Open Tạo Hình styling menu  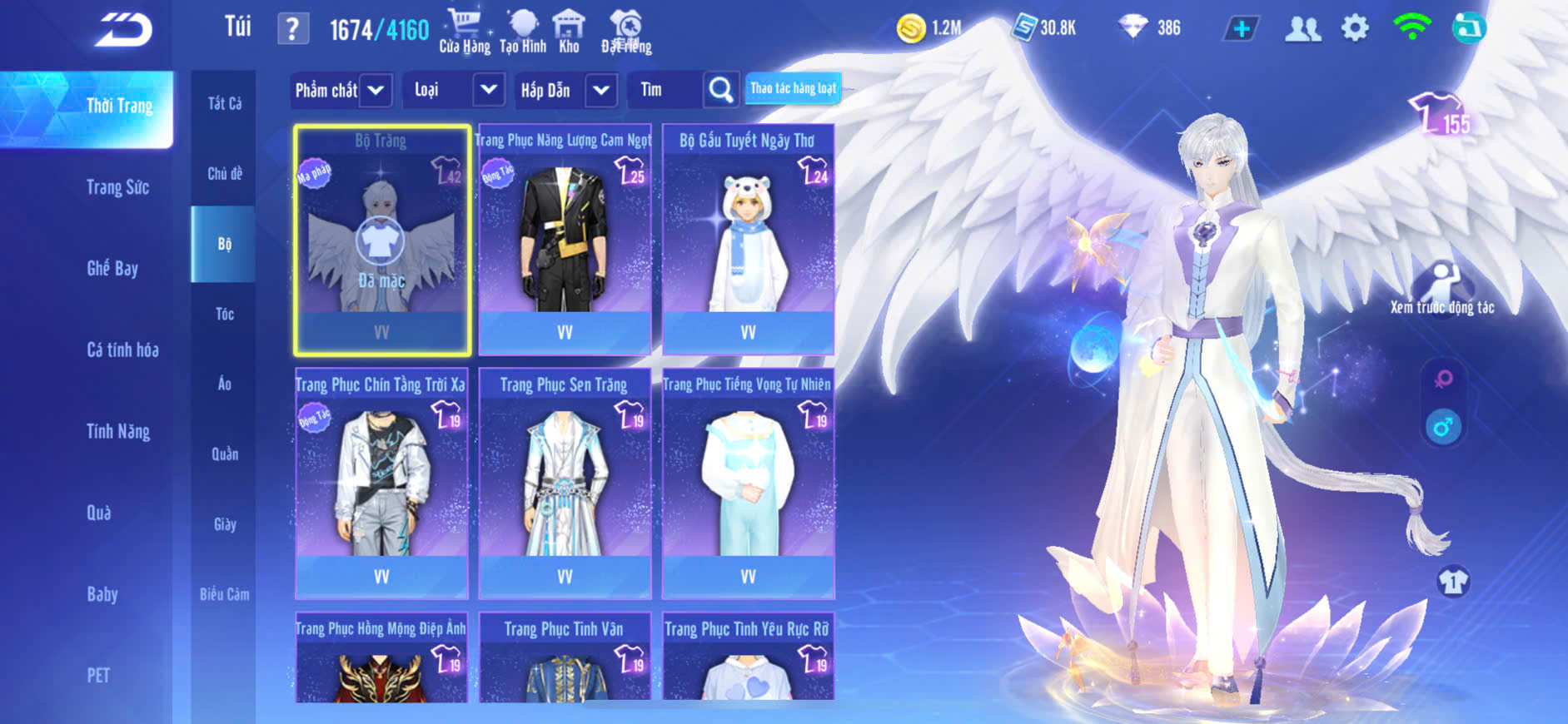523,32
